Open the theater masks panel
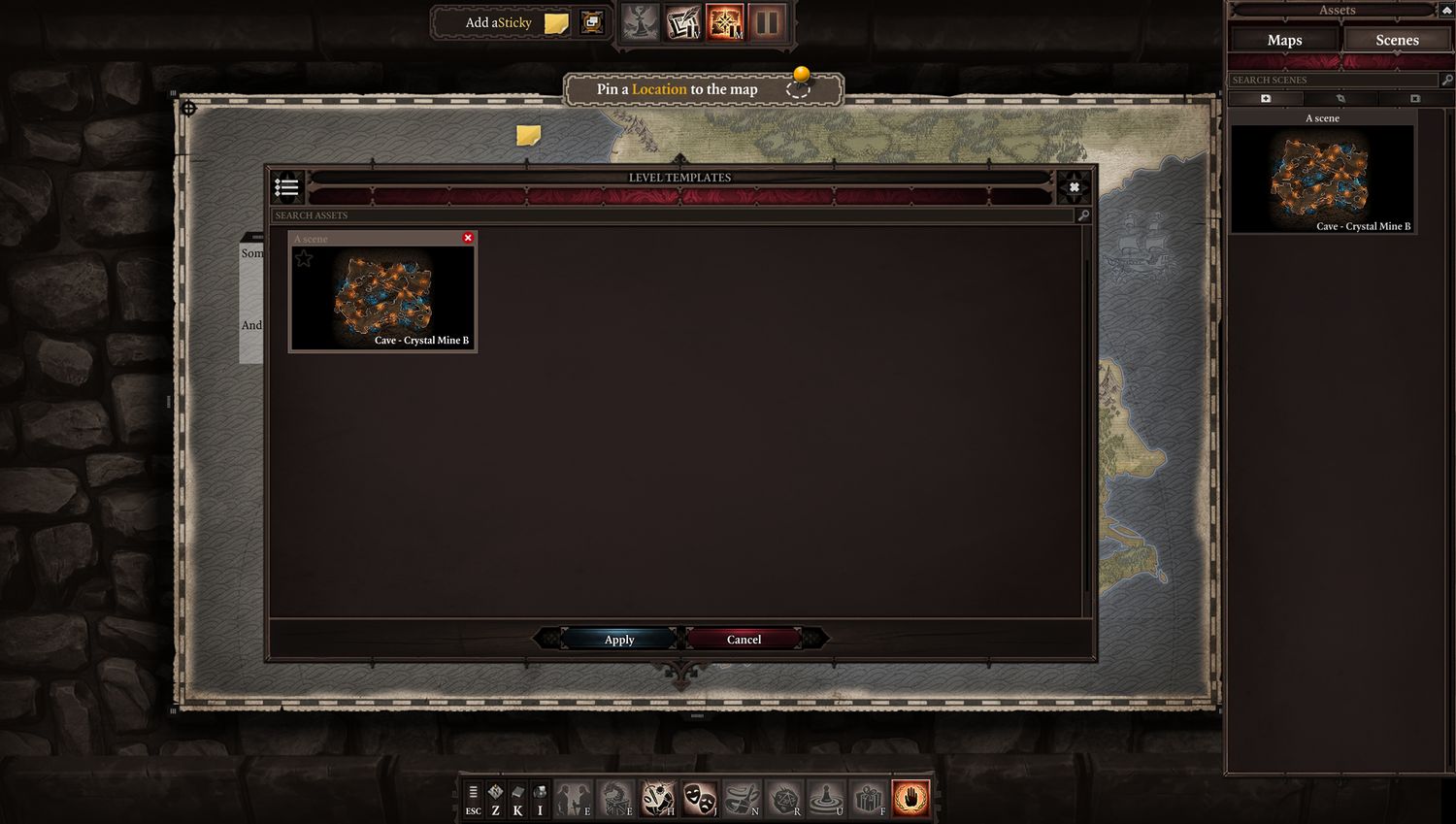This screenshot has width=1456, height=824. pyautogui.click(x=699, y=799)
